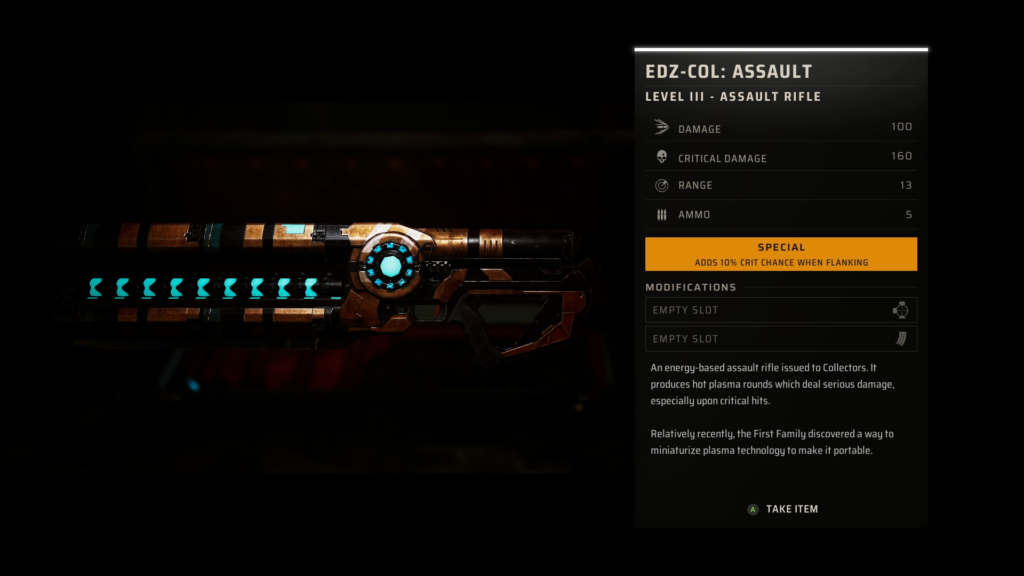
Task: Select the empty magazine modification slot
Action: (780, 339)
